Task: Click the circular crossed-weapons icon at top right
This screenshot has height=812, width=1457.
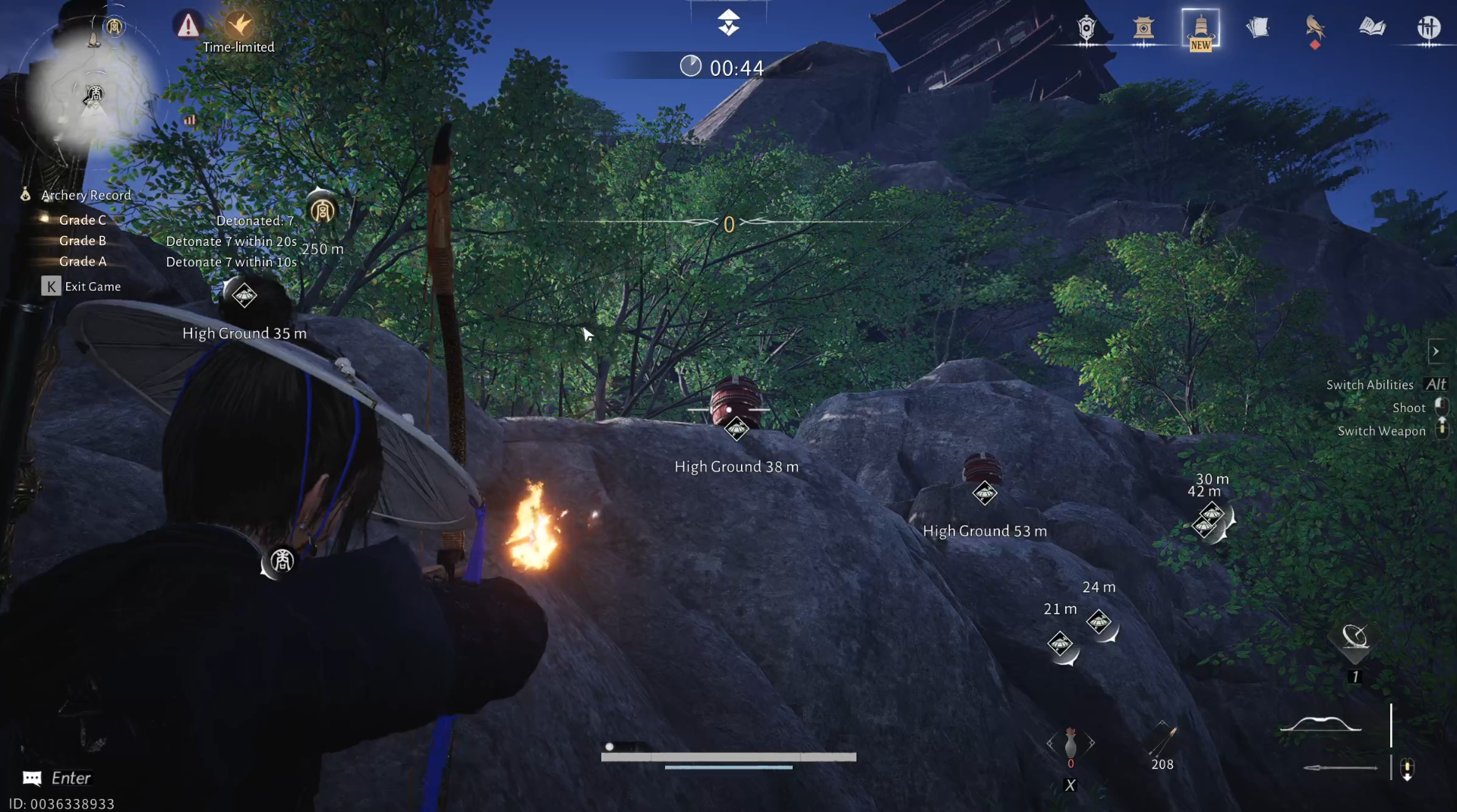Action: coord(1430,28)
